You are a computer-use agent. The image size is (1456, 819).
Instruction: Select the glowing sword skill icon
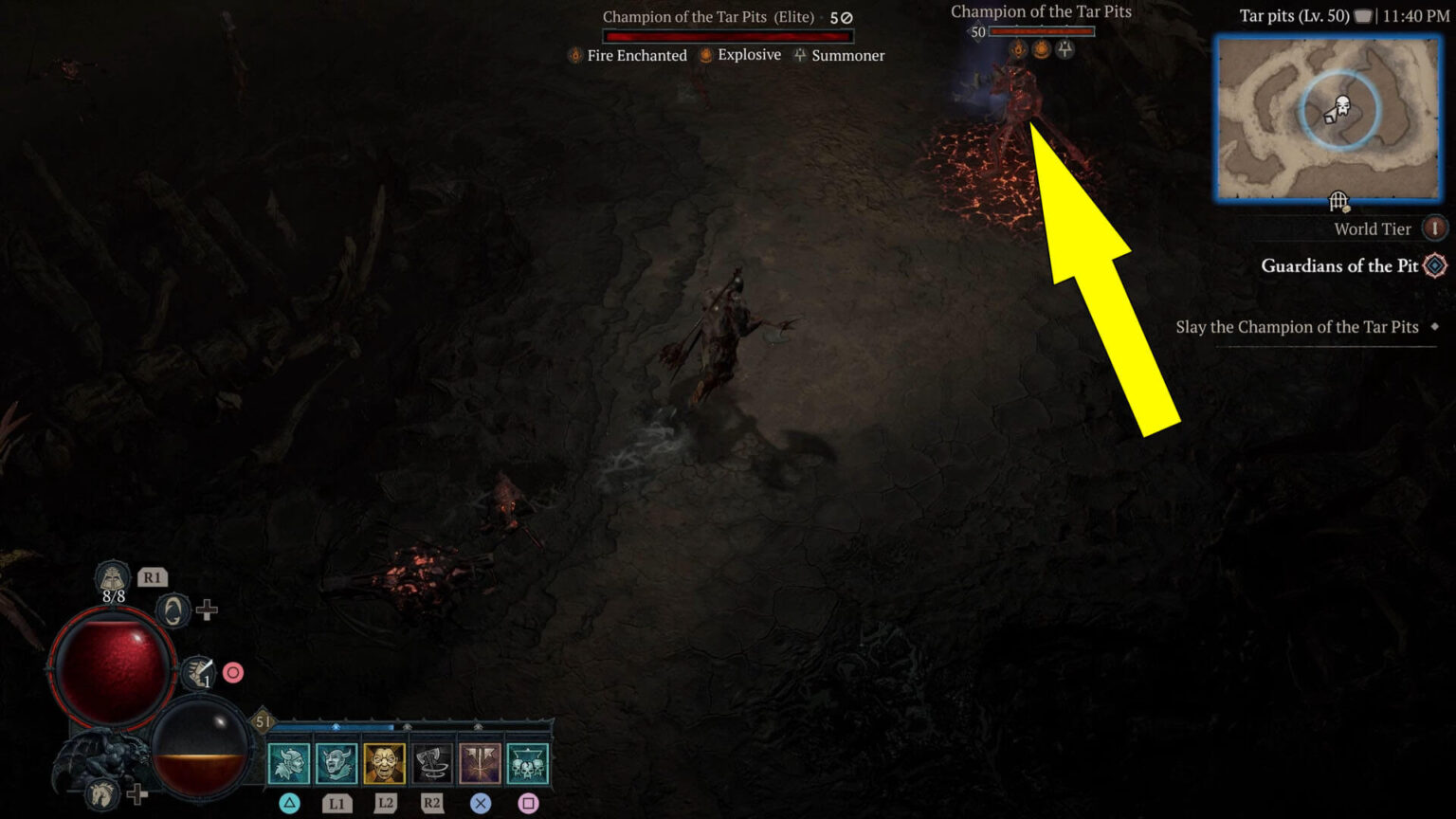pyautogui.click(x=480, y=761)
